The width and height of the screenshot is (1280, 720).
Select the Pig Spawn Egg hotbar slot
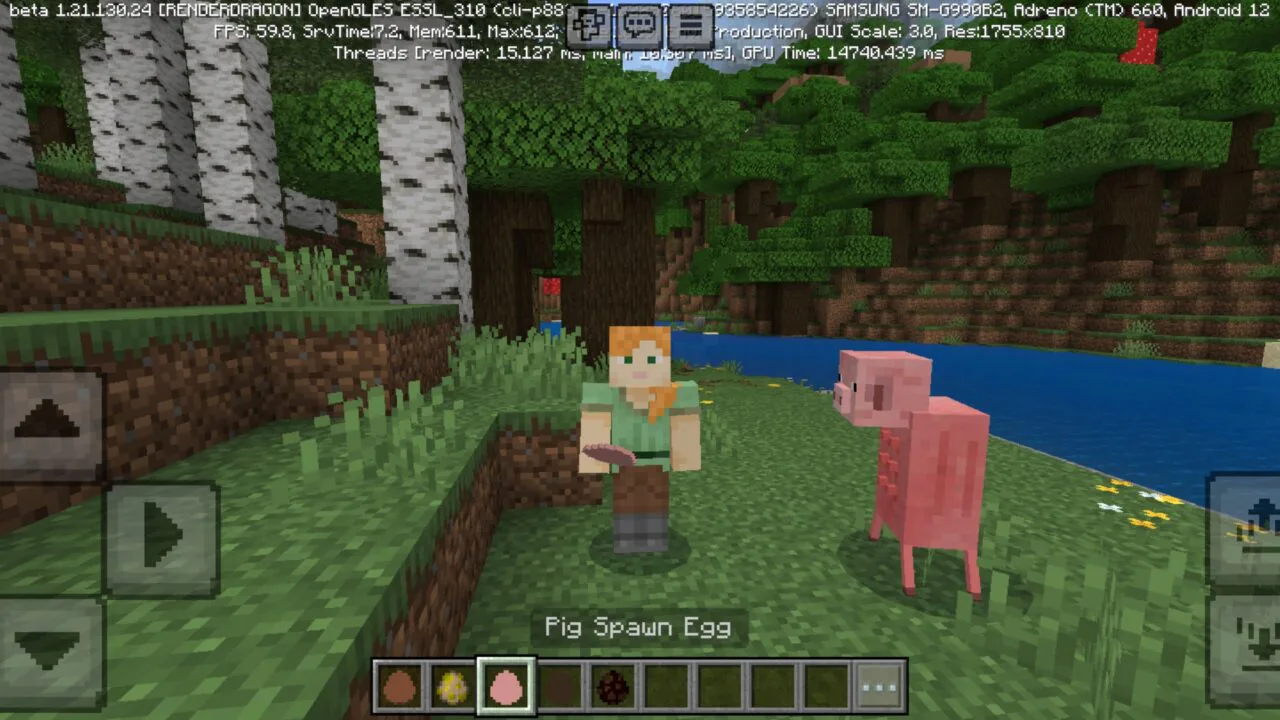point(506,685)
